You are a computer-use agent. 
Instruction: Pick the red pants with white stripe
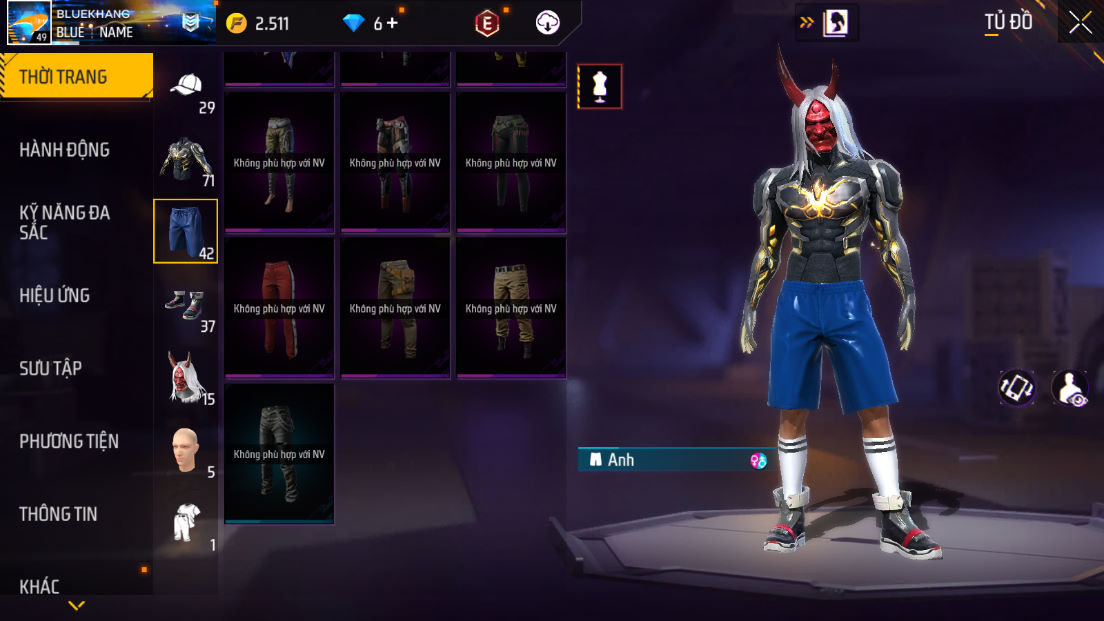[x=279, y=307]
